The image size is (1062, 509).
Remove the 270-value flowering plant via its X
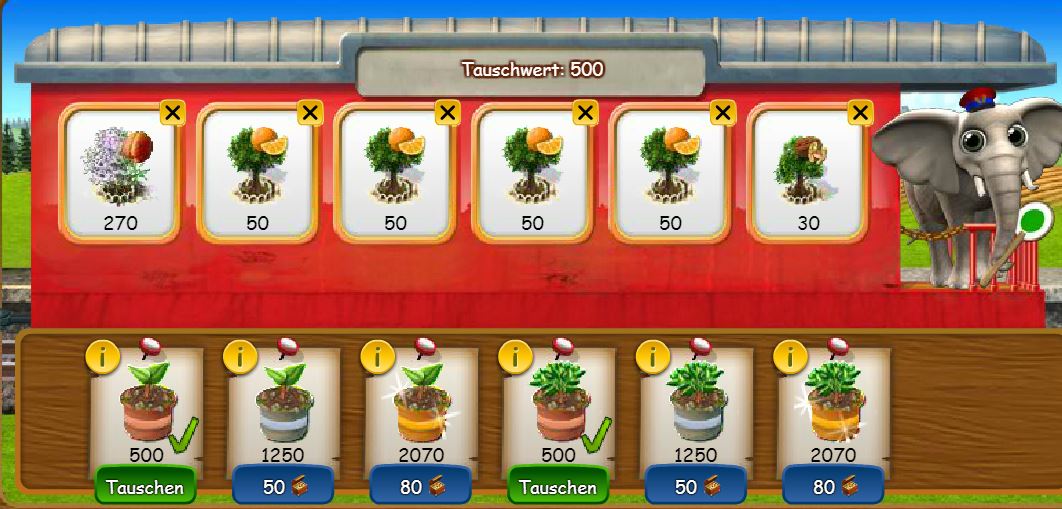pos(172,113)
